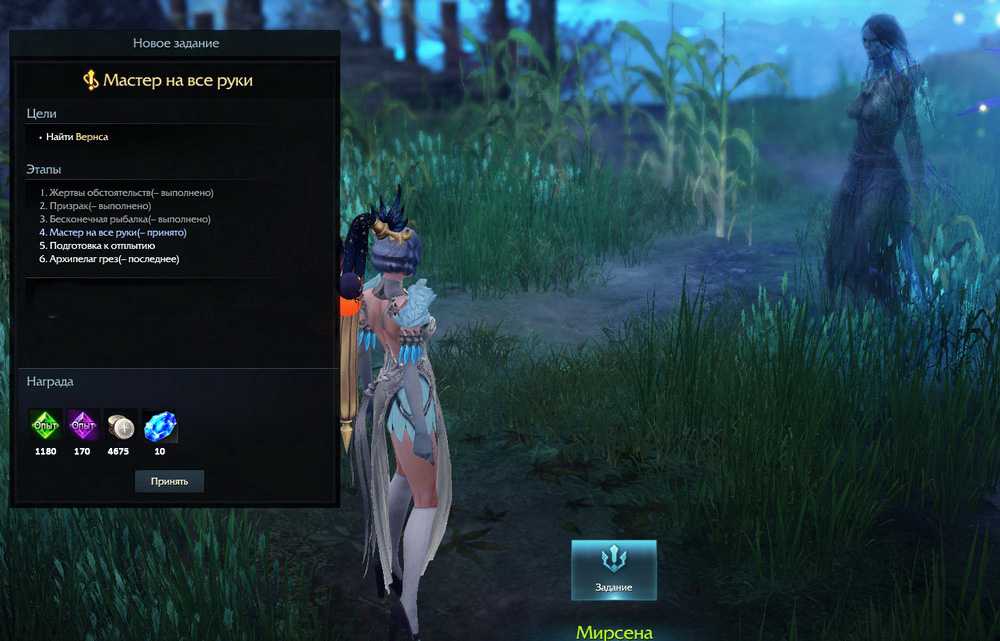Inspect the green Опыт reward icon
The height and width of the screenshot is (641, 1000).
(45, 426)
